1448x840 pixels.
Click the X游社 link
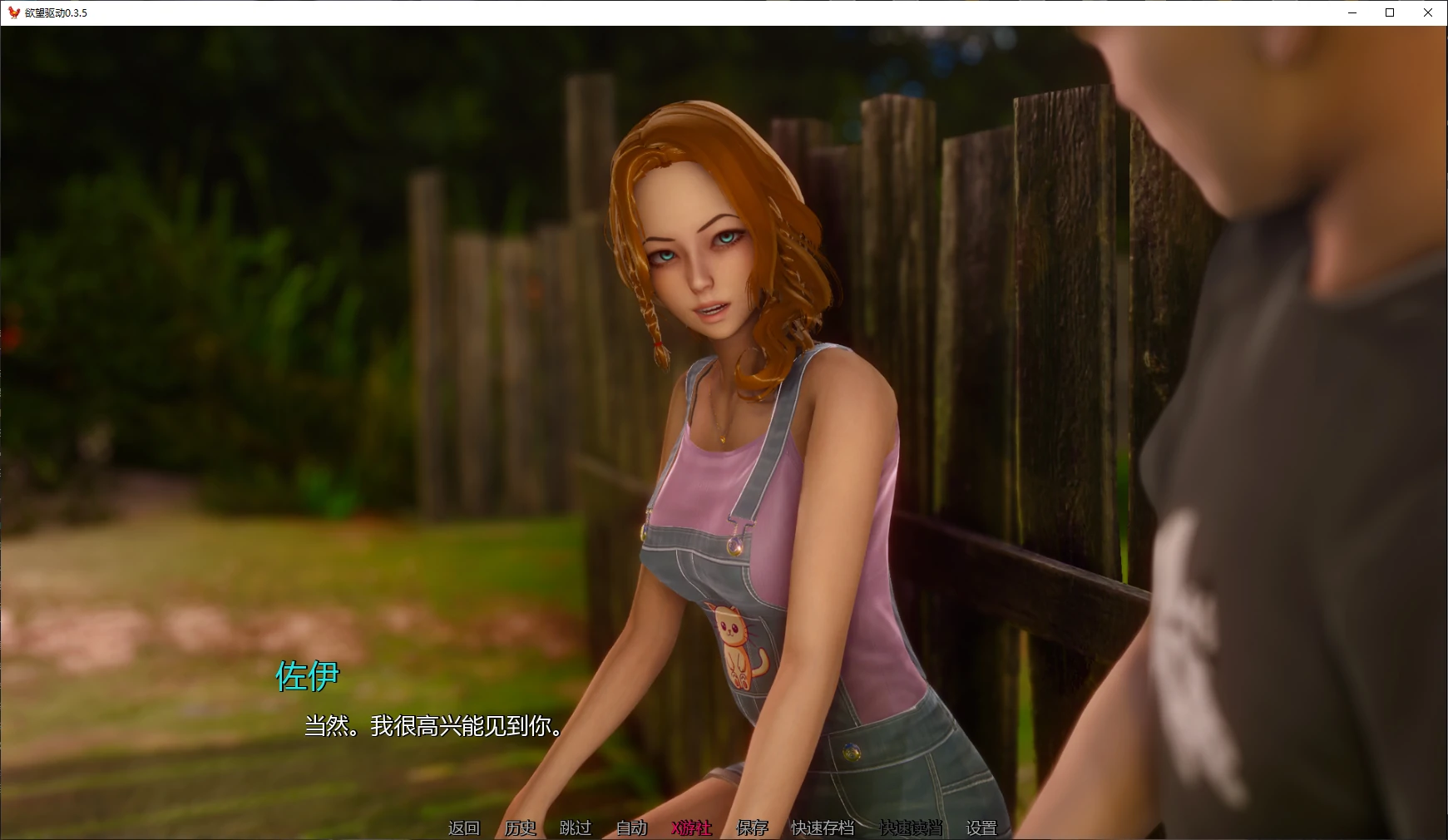pos(691,828)
